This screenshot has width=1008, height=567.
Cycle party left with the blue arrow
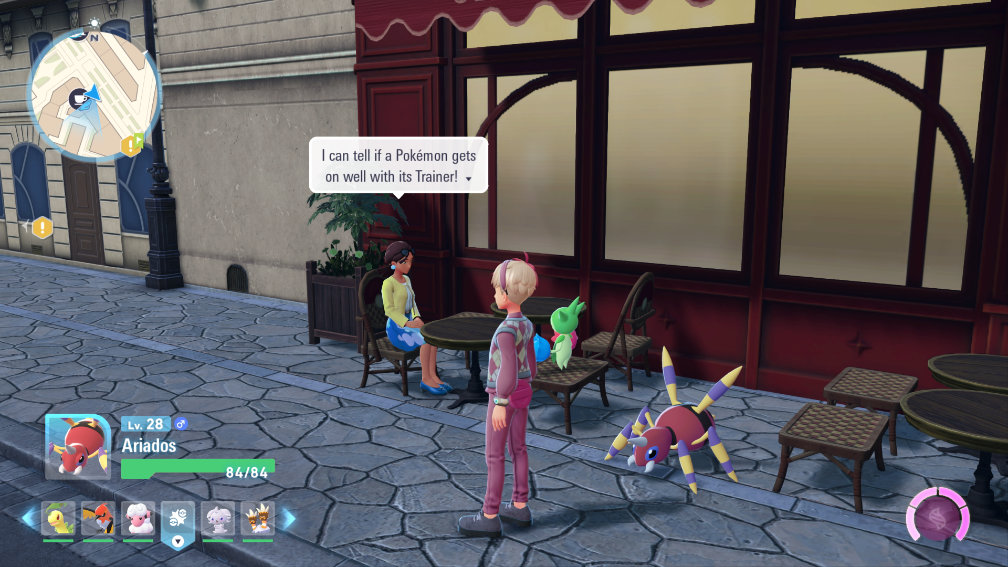click(28, 518)
